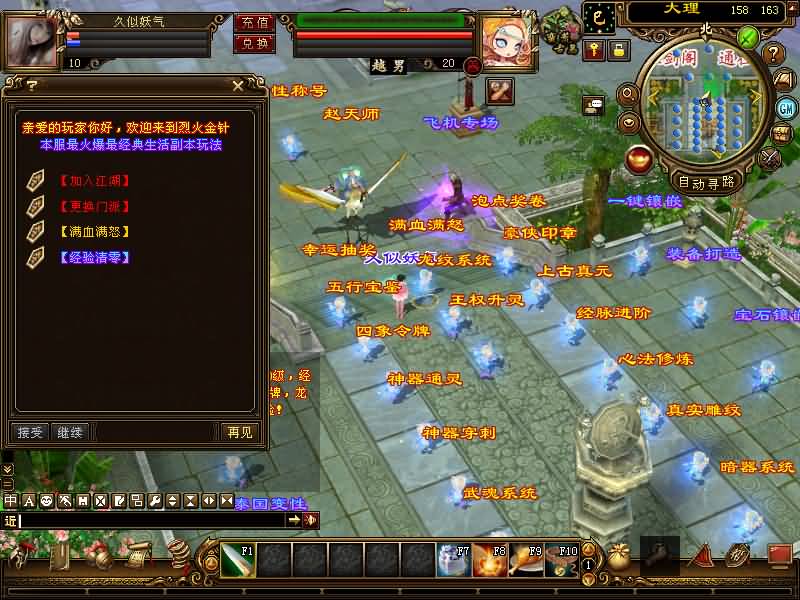The width and height of the screenshot is (800, 600).
Task: Click the 布值 button
Action: point(254,22)
